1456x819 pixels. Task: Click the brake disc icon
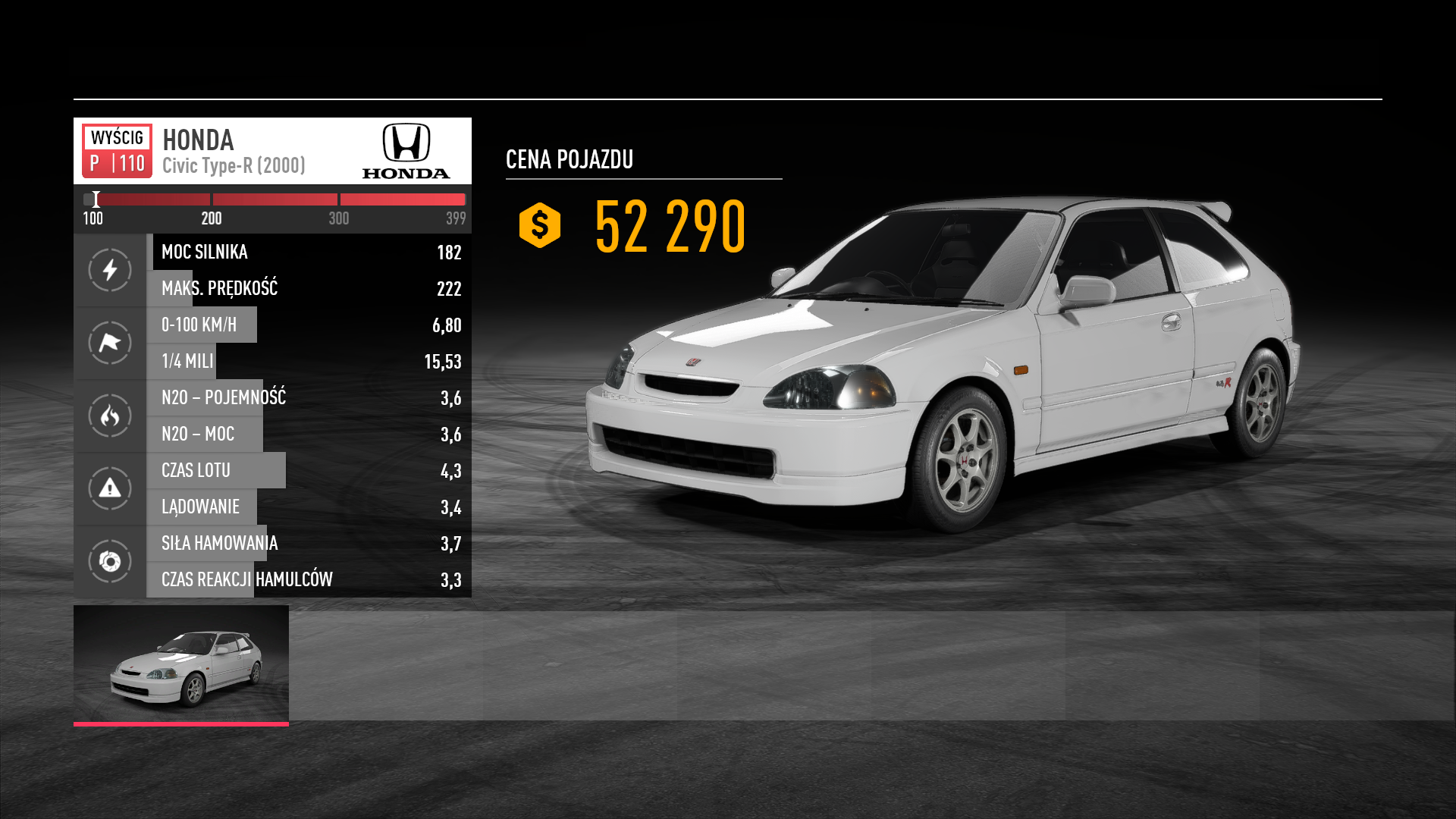[x=110, y=561]
